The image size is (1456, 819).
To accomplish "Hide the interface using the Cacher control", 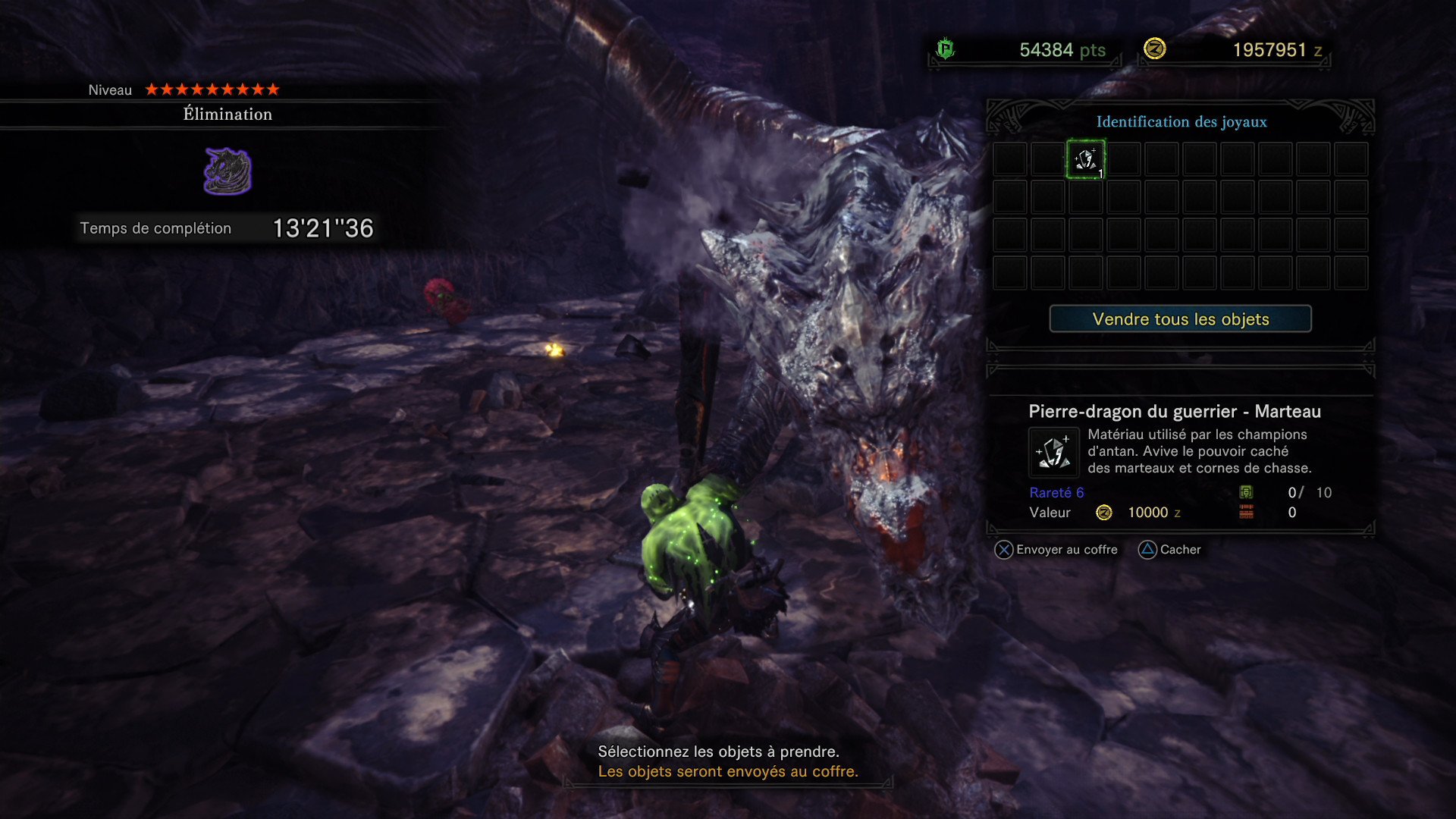I will tap(1180, 550).
